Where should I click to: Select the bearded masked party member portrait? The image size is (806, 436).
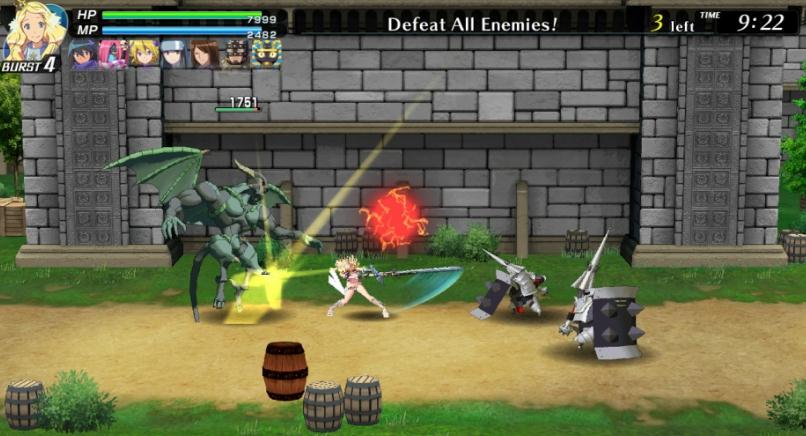pos(236,53)
